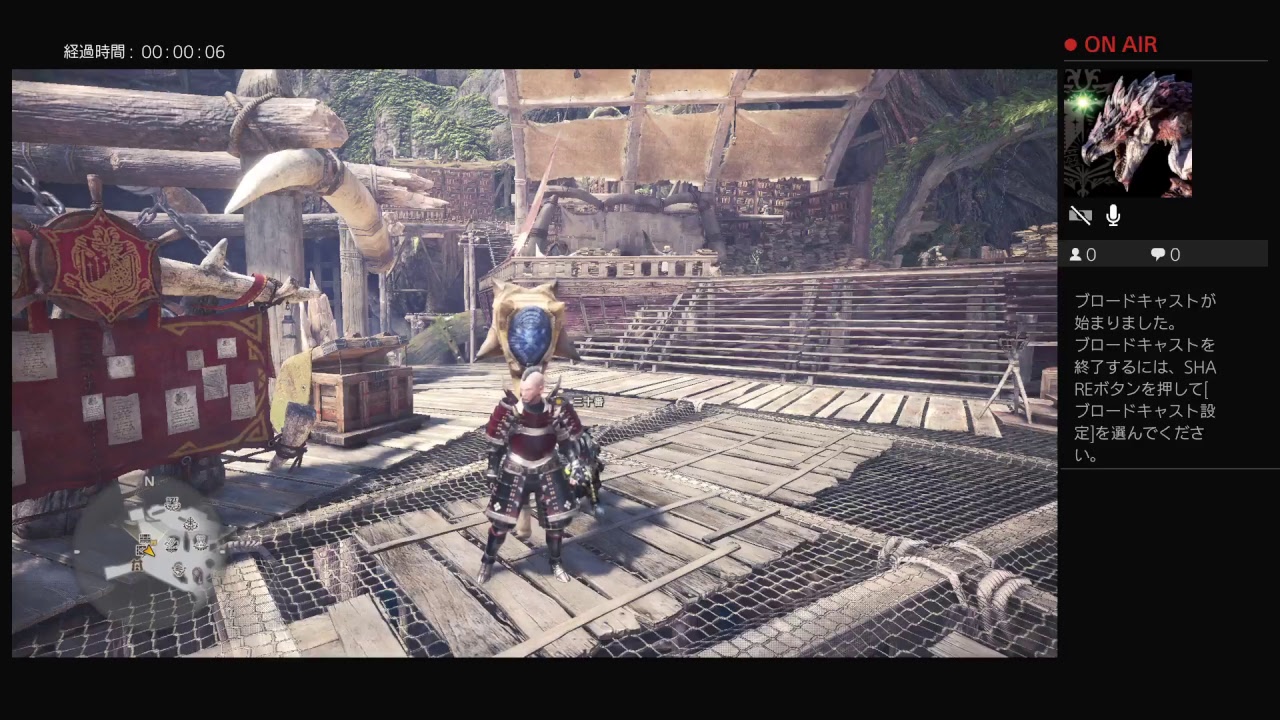The image size is (1280, 720).
Task: Toggle the microphone icon
Action: pos(1113,215)
